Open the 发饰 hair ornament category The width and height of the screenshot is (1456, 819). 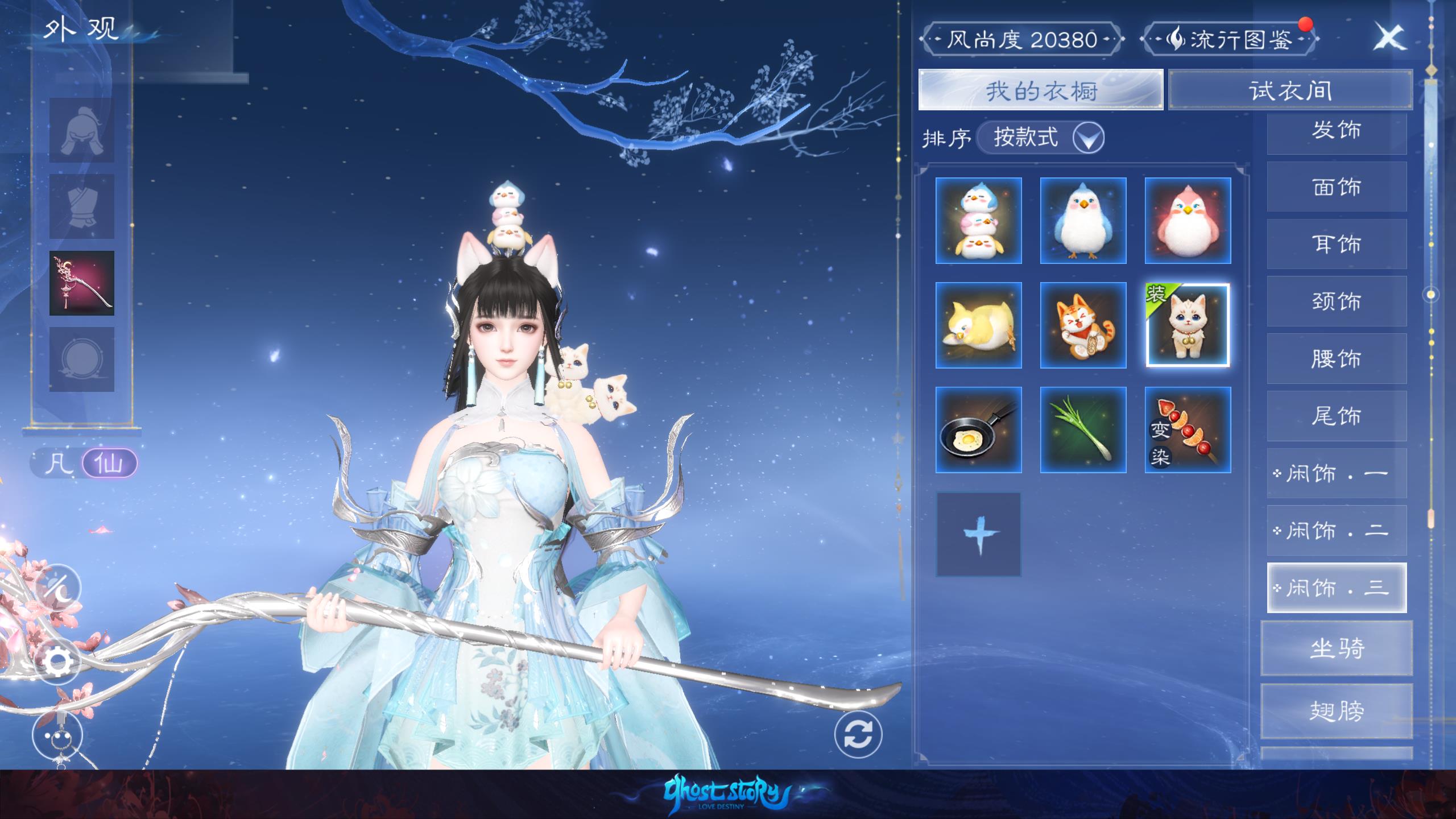tap(1337, 131)
